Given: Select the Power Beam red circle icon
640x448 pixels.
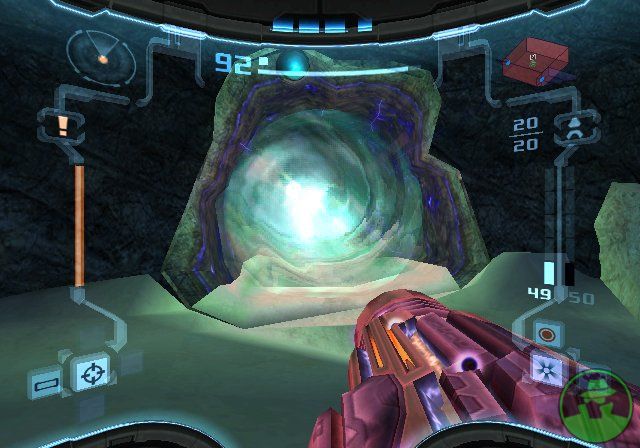Looking at the screenshot, I should click(546, 333).
